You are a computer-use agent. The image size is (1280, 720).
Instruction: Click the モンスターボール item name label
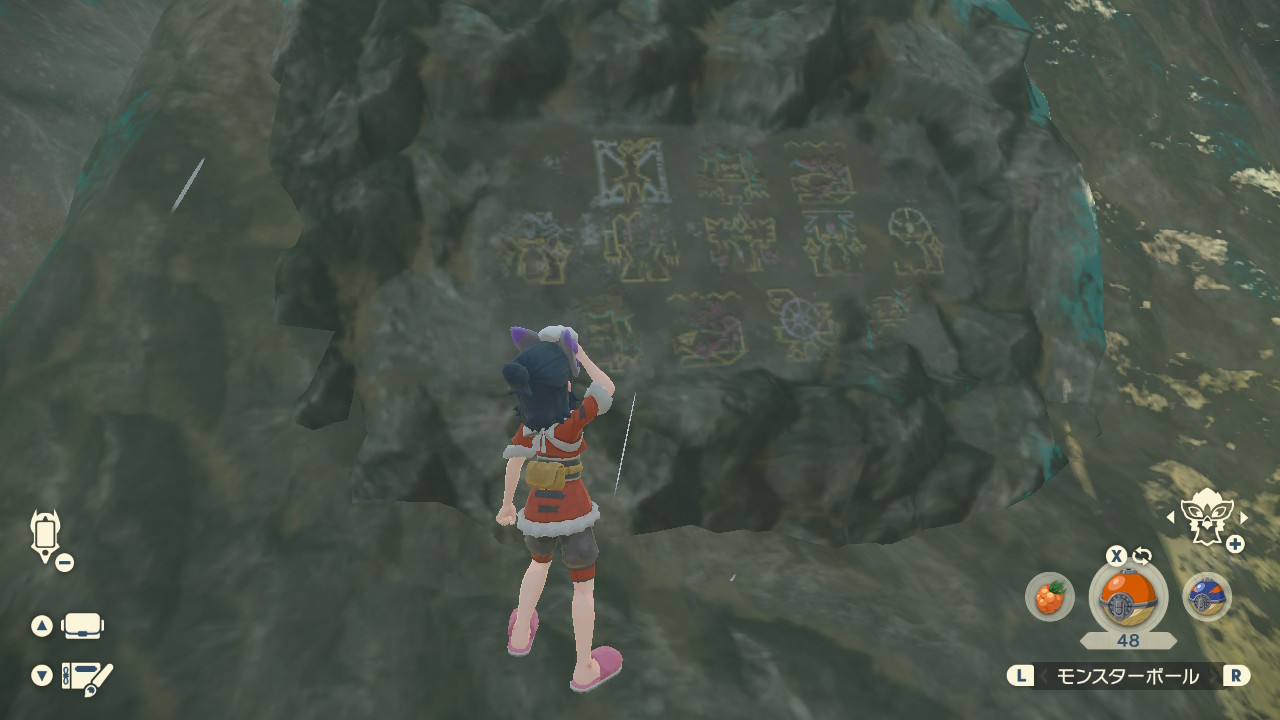pos(1130,676)
